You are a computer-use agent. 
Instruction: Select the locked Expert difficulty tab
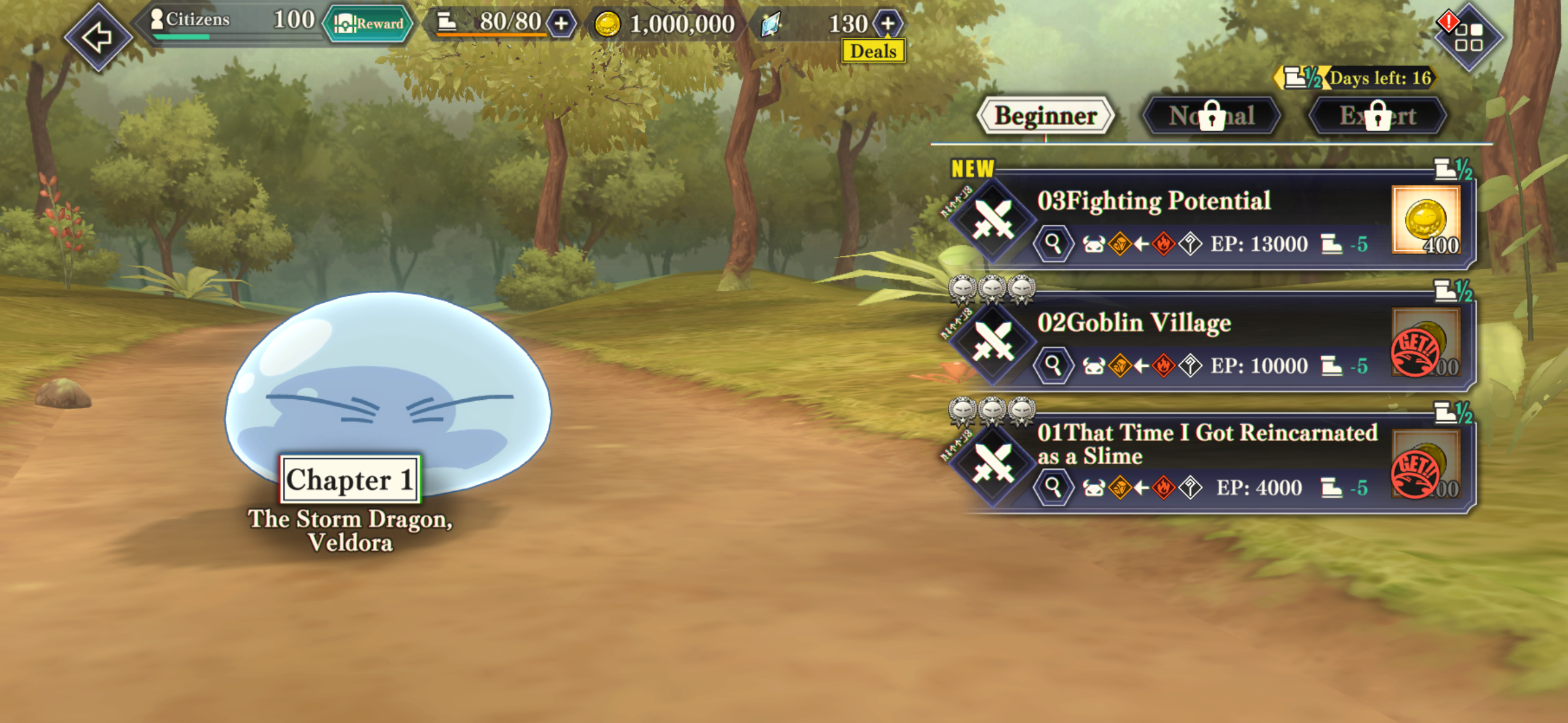[1378, 116]
